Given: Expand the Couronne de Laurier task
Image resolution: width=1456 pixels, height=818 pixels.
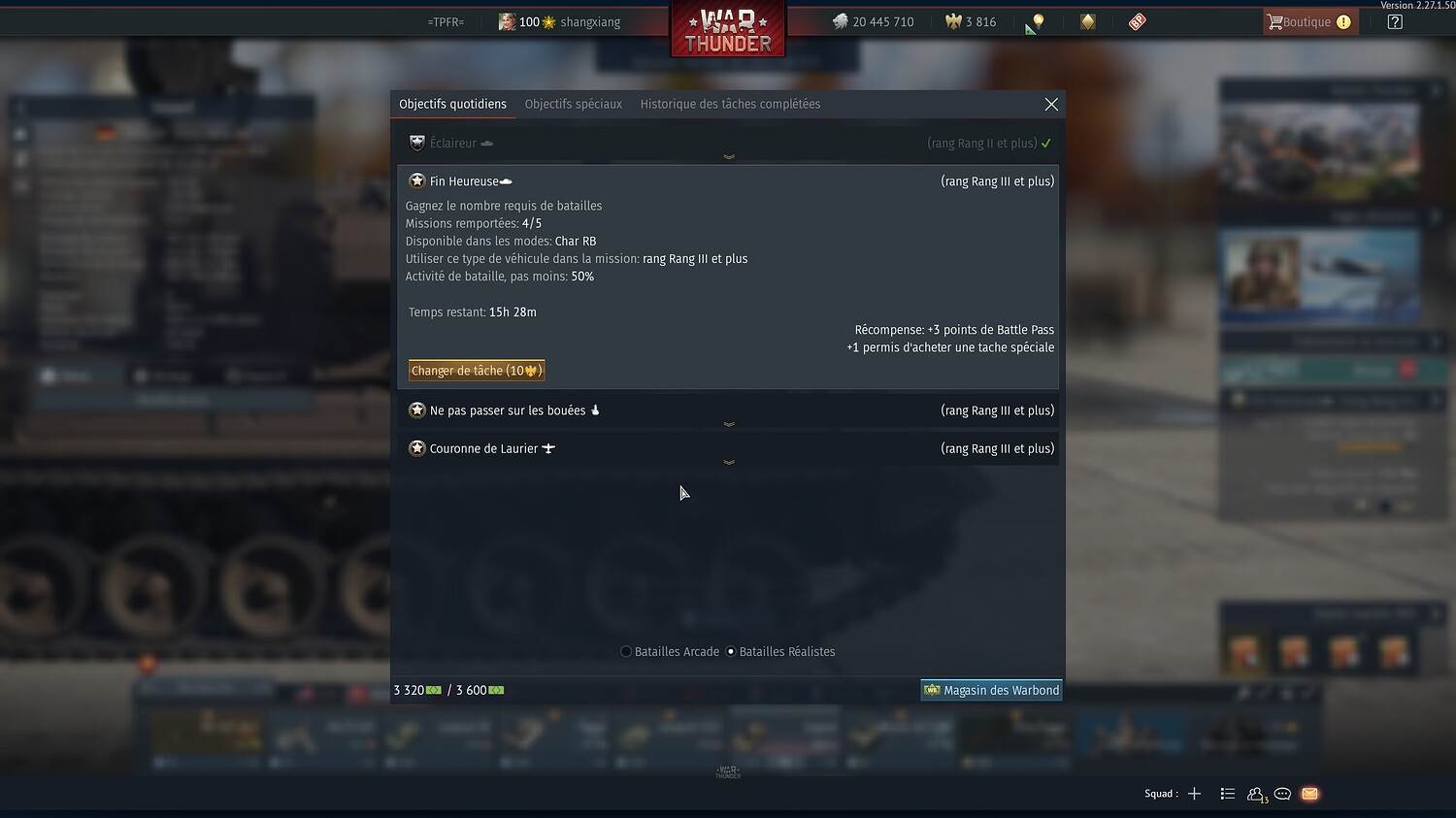Looking at the screenshot, I should 729,463.
